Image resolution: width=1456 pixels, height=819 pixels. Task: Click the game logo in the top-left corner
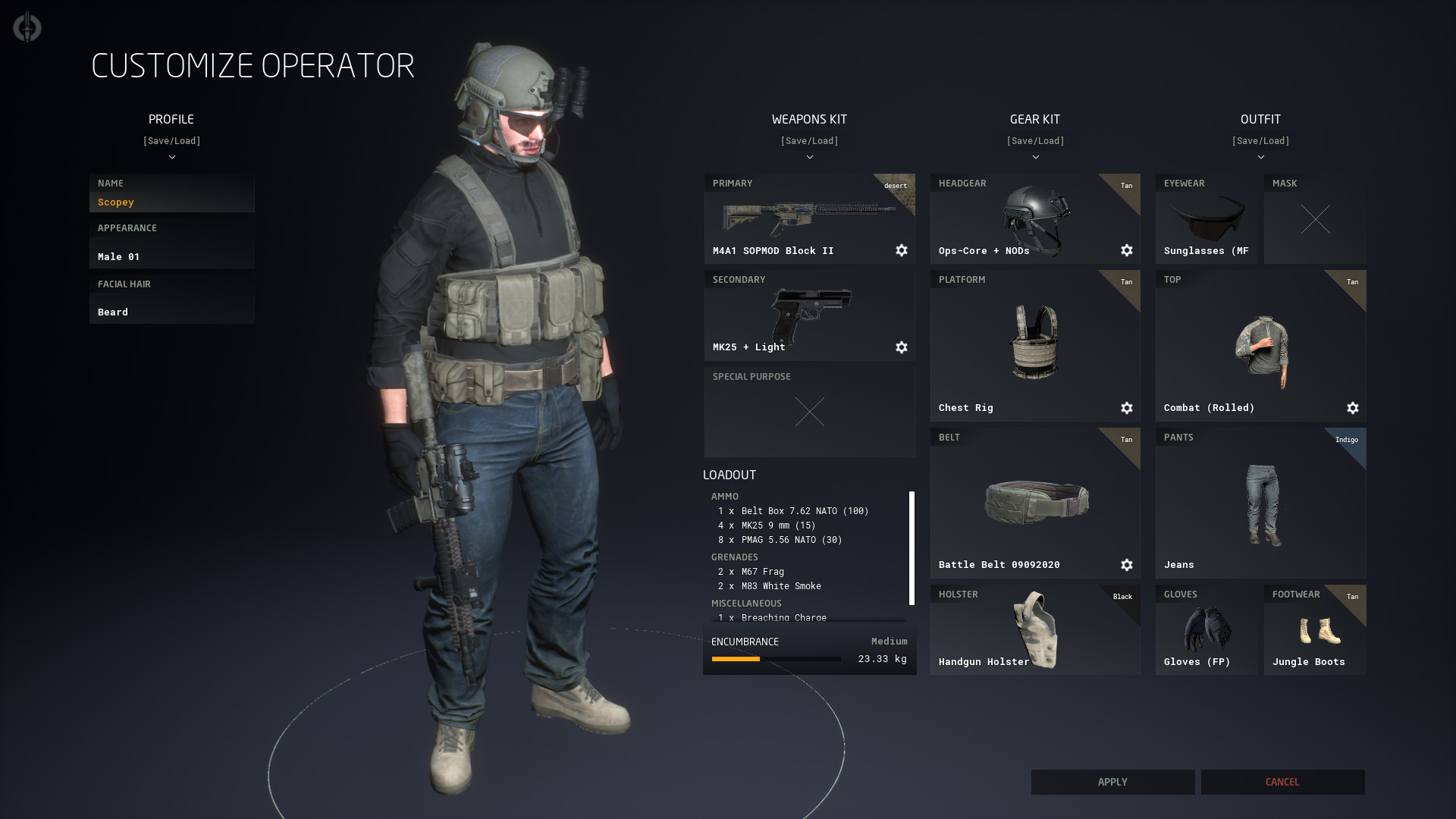click(x=26, y=27)
